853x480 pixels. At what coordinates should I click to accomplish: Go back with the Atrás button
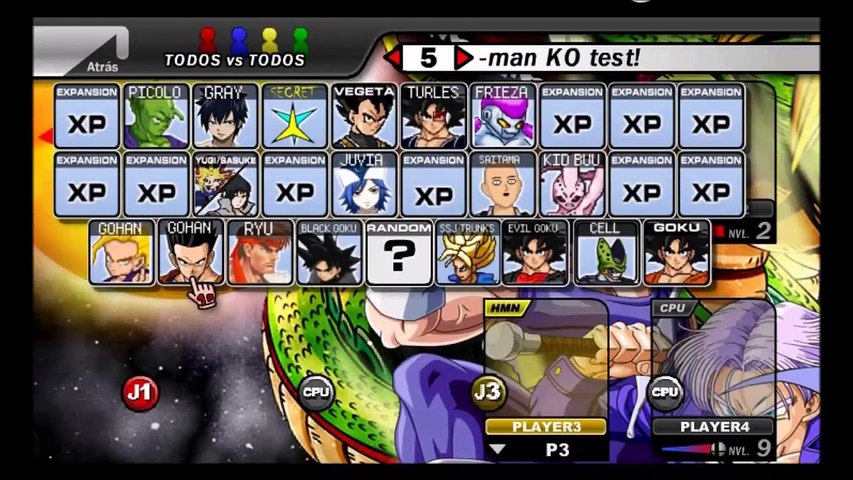click(85, 54)
